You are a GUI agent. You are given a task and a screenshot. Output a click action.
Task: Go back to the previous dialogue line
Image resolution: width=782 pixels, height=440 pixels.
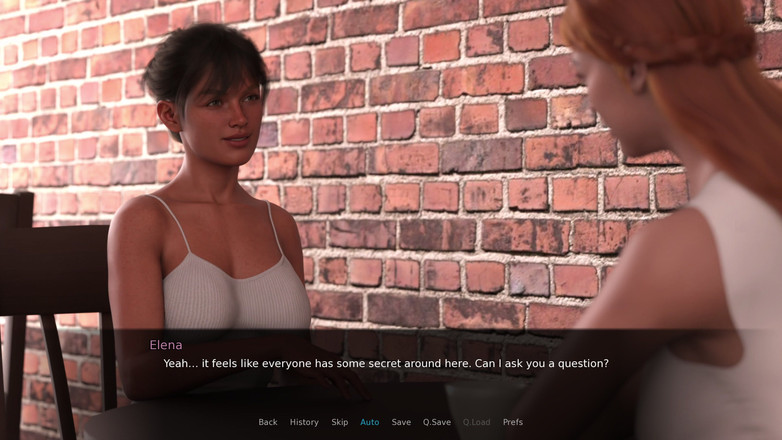[x=268, y=422]
